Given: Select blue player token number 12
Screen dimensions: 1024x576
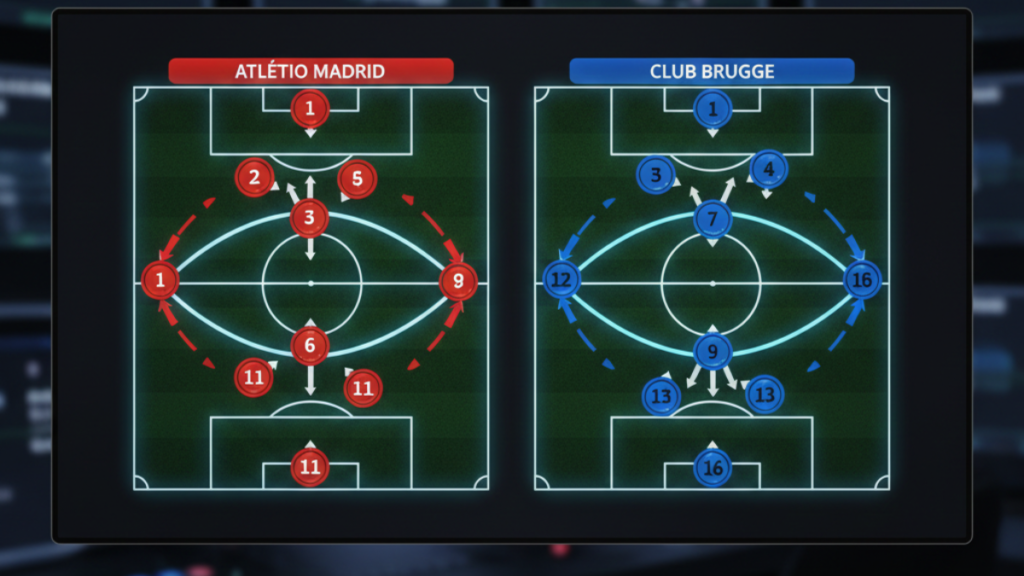Looking at the screenshot, I should tap(561, 280).
